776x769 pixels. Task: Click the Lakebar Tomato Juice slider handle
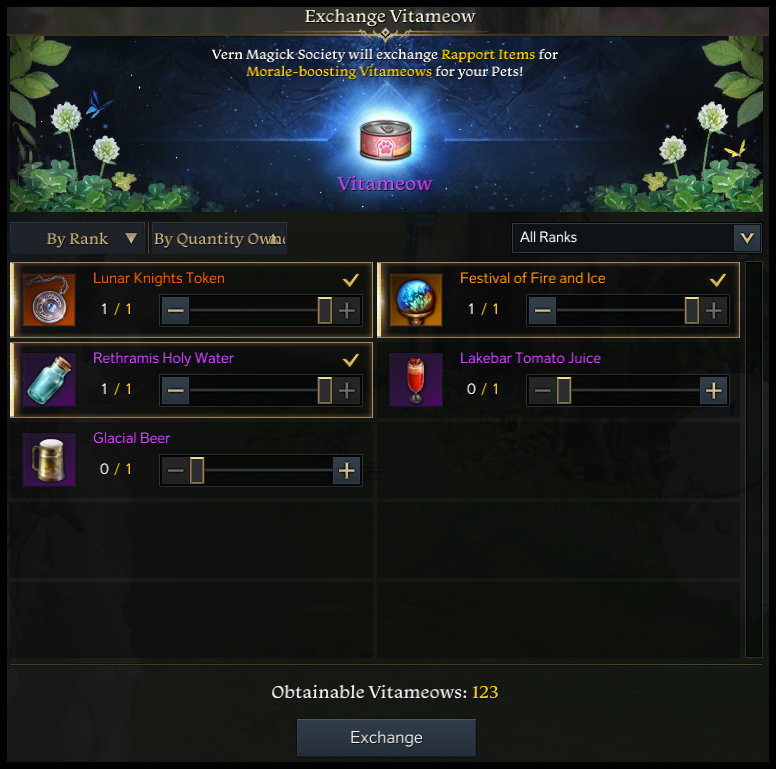click(564, 391)
